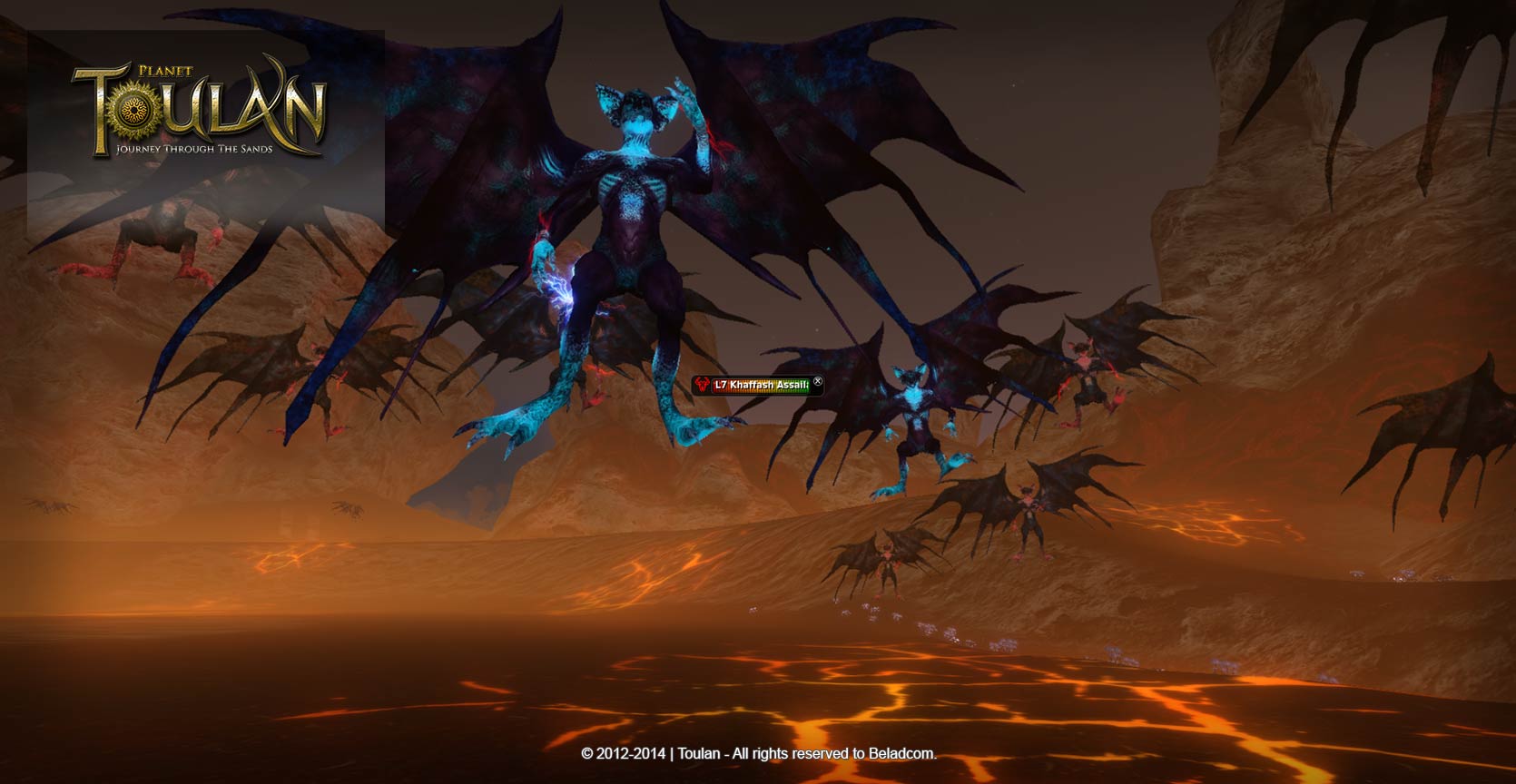Screen dimensions: 1516x784
Task: Open the Planet Toulan logo link
Action: point(199,109)
